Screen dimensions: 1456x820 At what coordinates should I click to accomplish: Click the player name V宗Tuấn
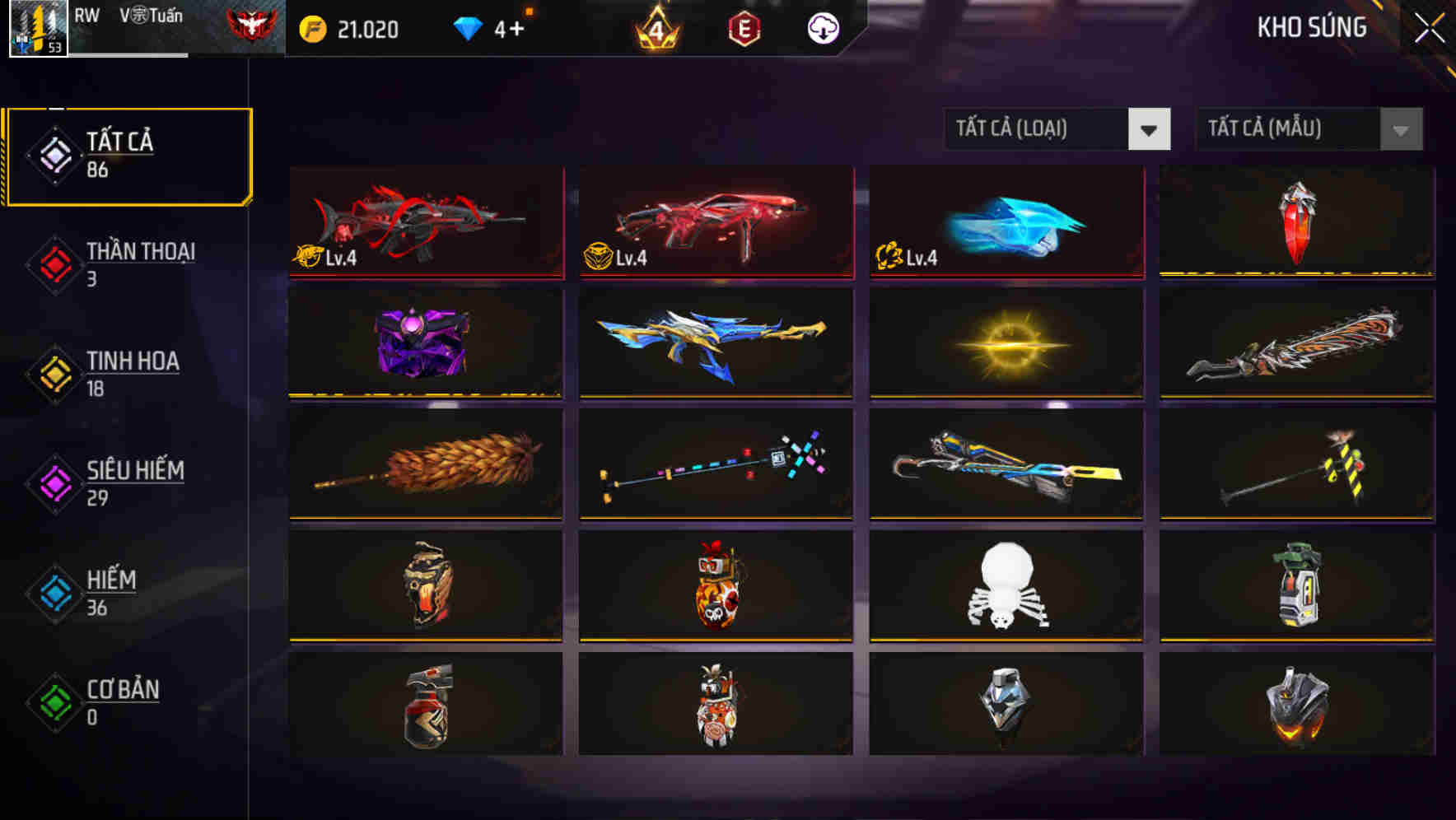tap(153, 15)
